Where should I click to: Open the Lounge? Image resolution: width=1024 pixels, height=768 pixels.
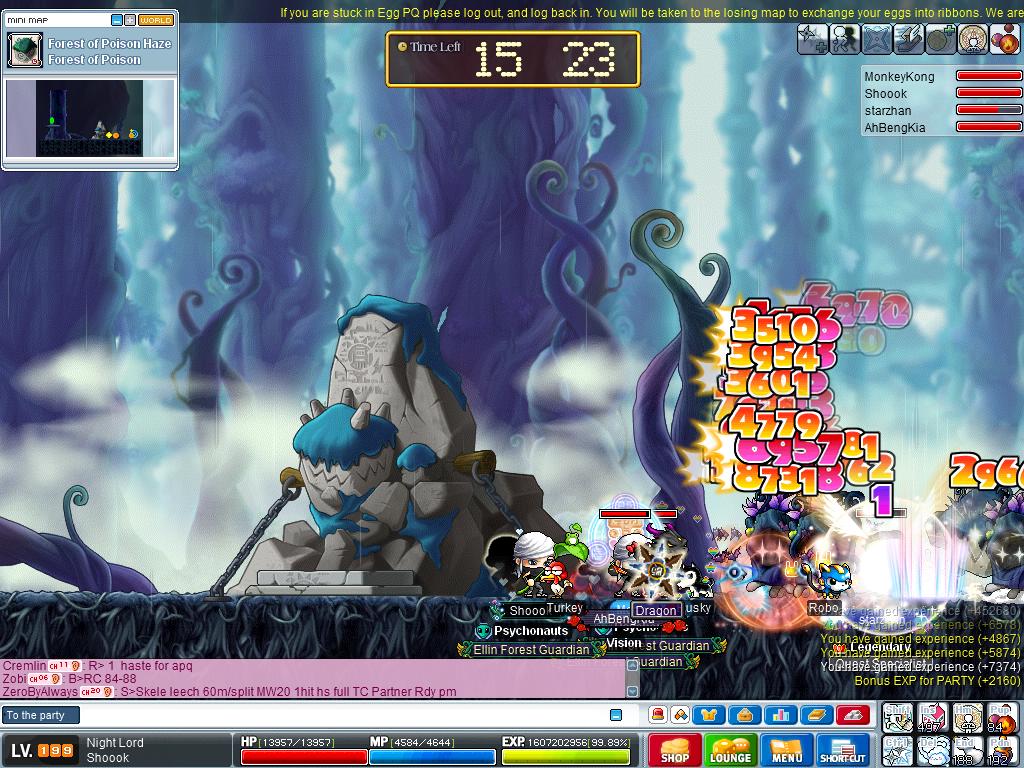(730, 750)
